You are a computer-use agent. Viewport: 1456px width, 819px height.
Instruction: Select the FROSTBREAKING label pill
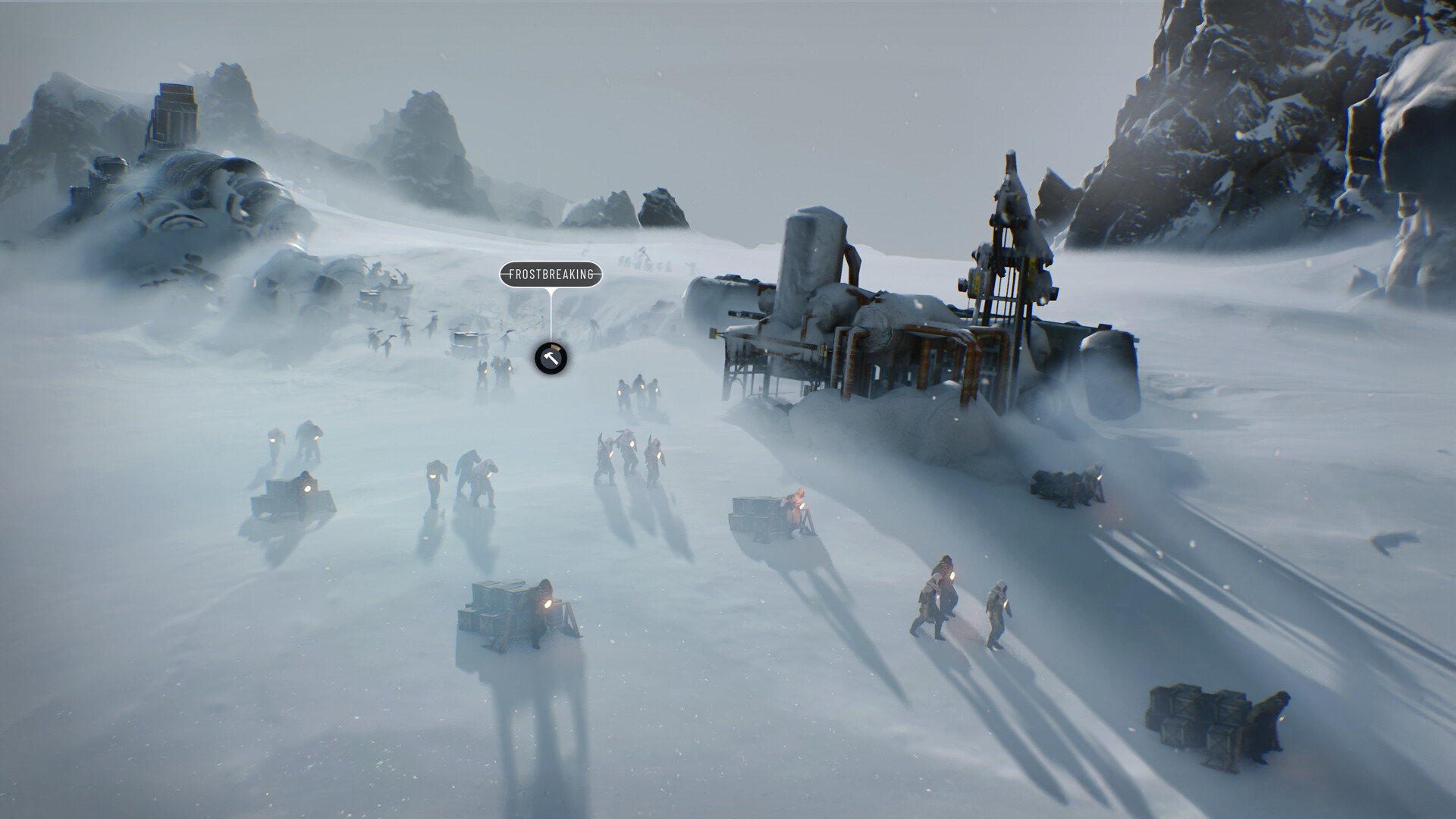point(551,275)
